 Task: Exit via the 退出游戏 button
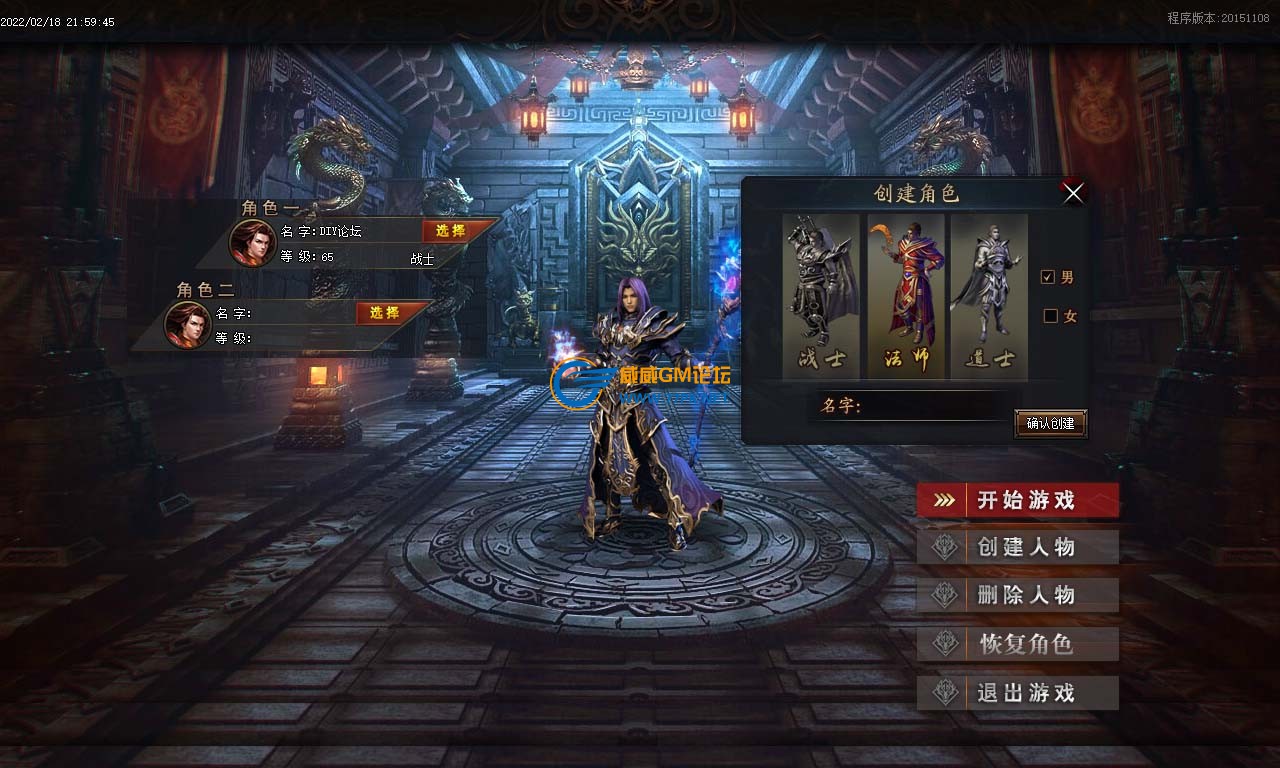click(1017, 693)
